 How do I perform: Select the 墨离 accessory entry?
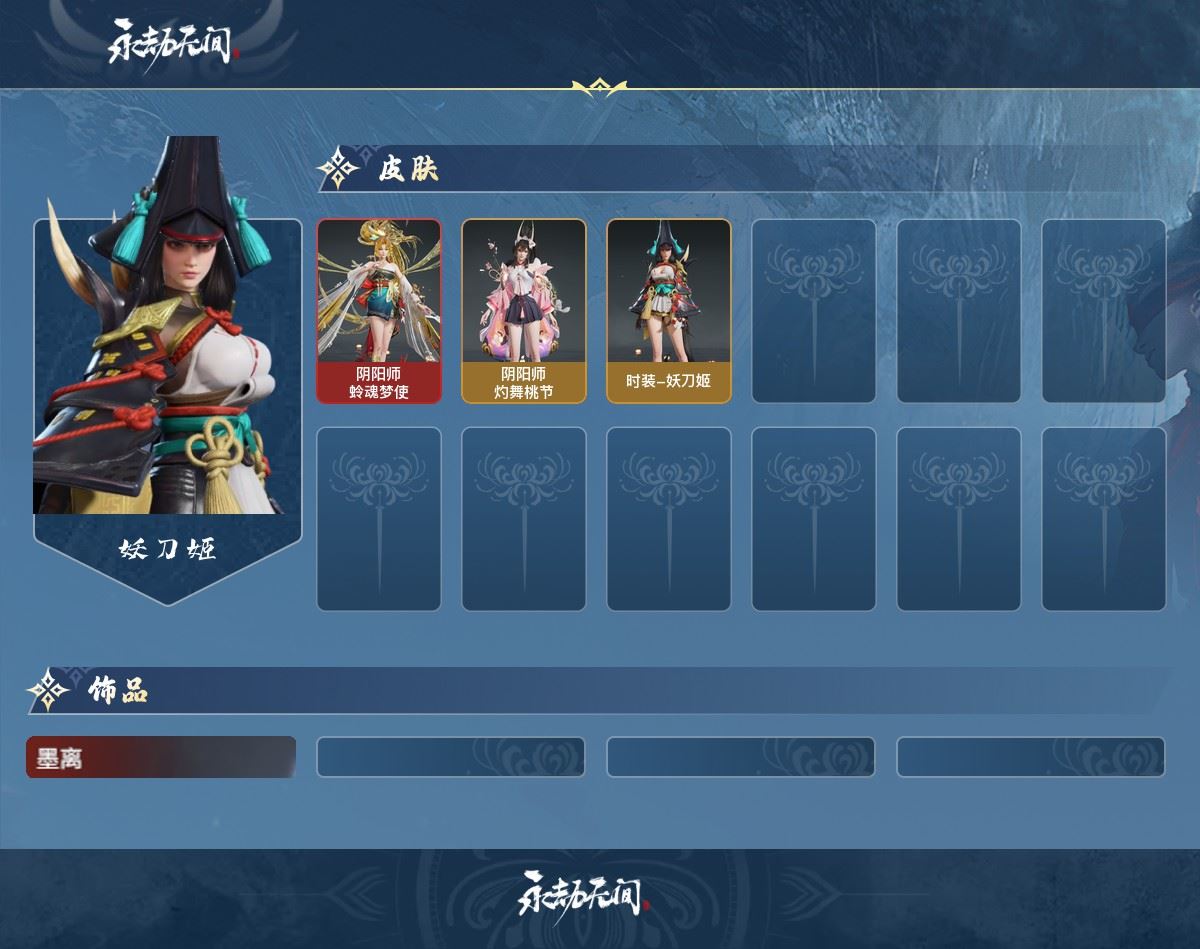[x=161, y=758]
